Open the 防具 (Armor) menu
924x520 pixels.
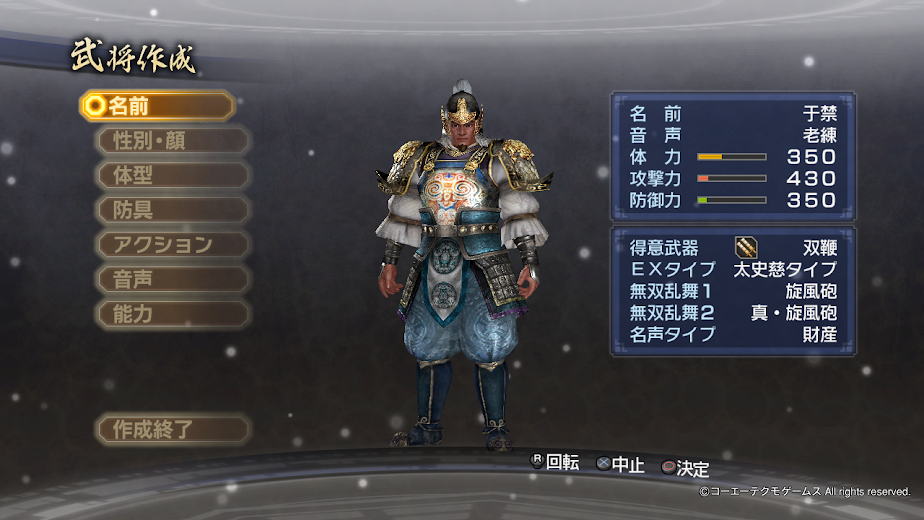point(172,210)
